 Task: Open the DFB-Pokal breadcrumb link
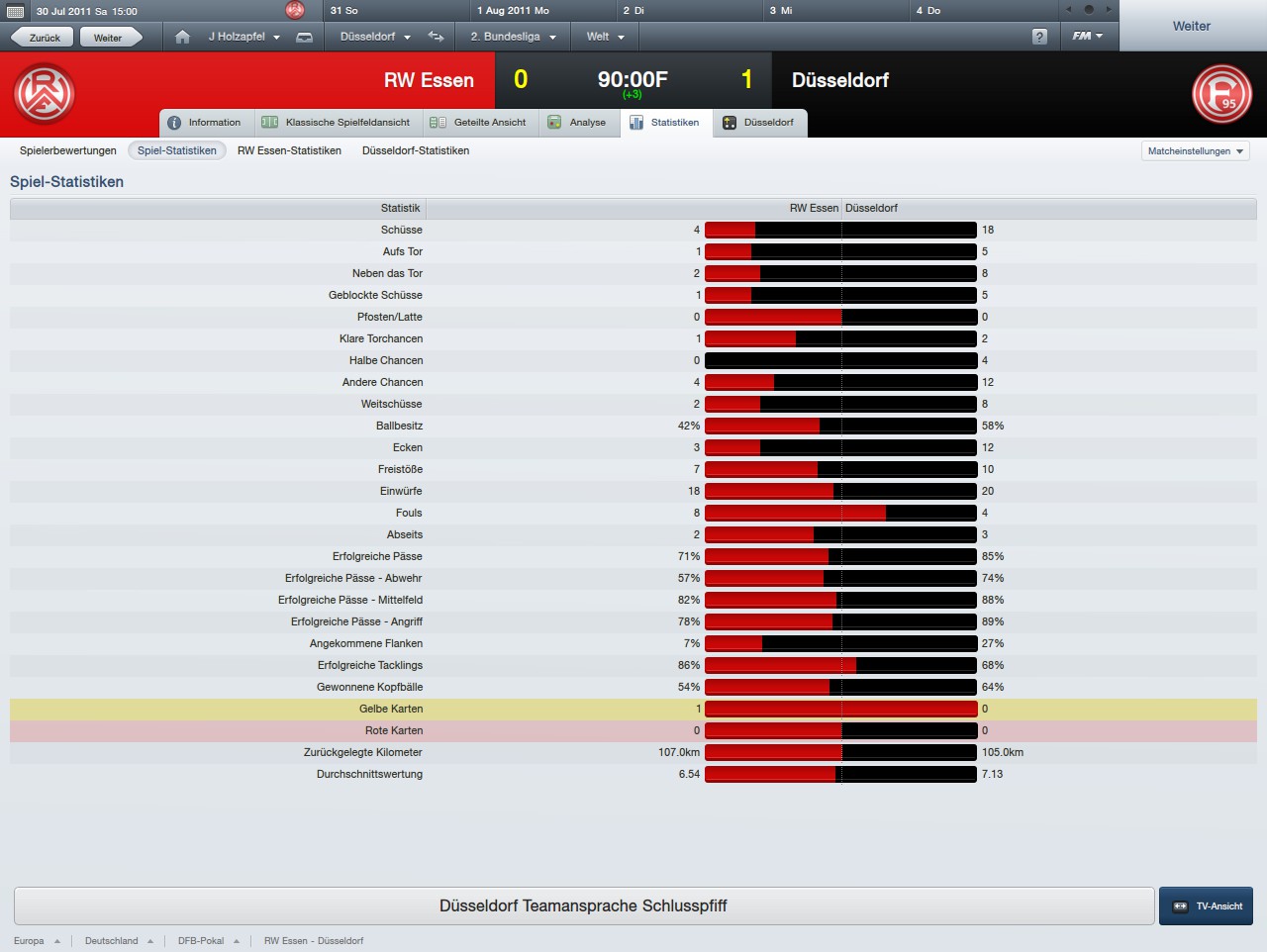point(201,941)
